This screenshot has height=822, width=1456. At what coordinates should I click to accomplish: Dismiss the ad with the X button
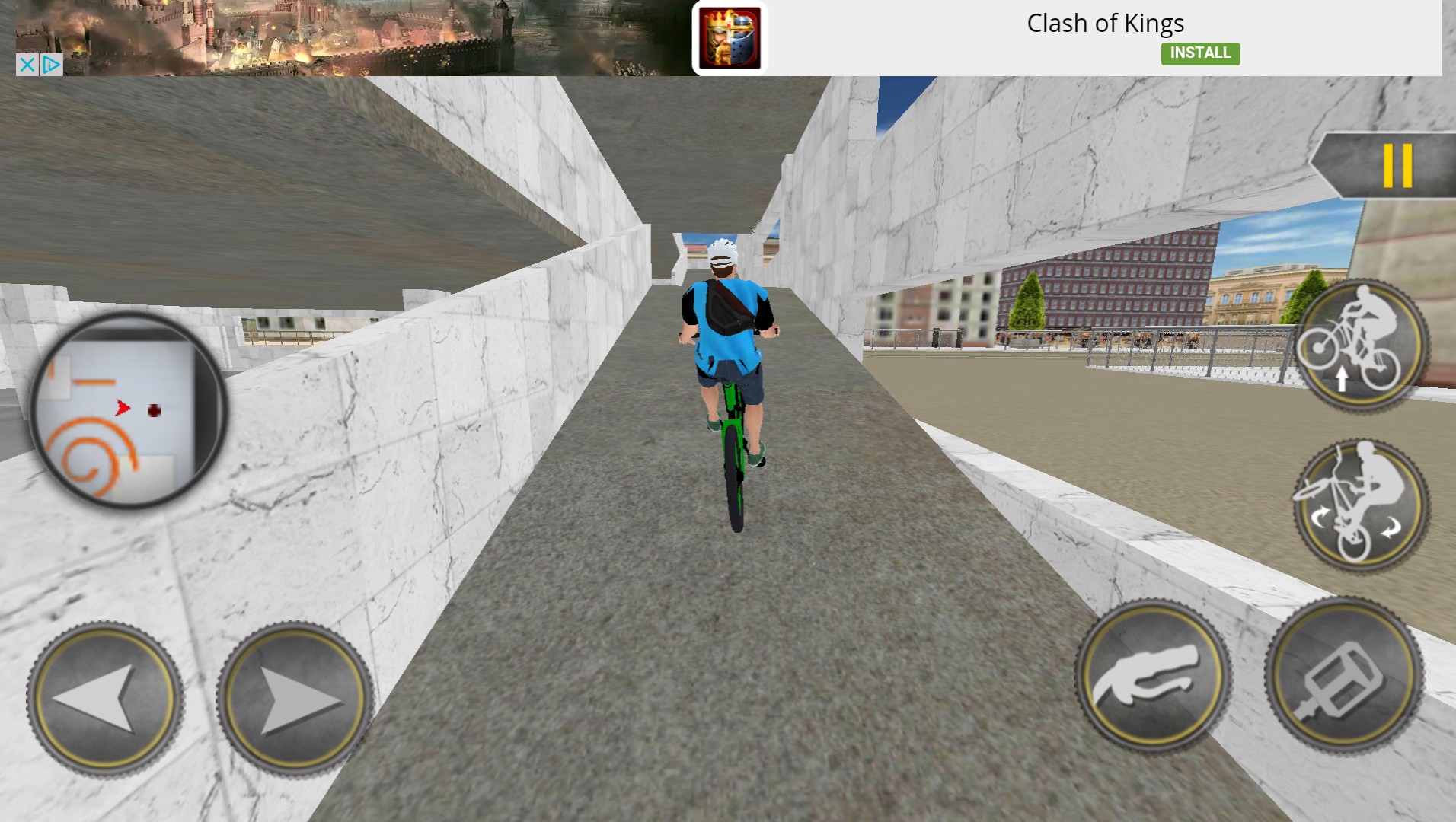[x=25, y=65]
